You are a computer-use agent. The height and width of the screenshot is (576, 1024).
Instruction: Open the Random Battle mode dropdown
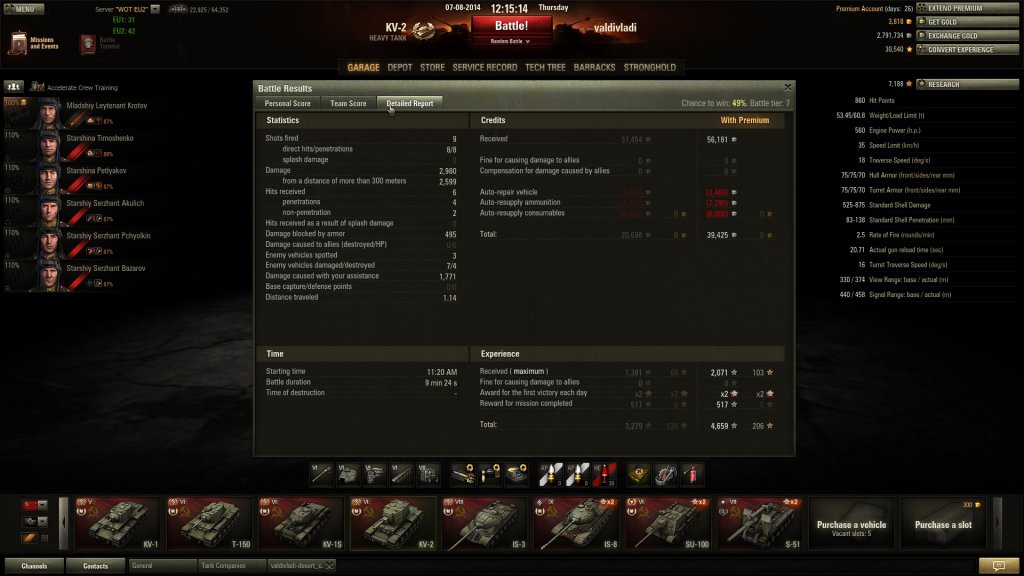[x=511, y=41]
